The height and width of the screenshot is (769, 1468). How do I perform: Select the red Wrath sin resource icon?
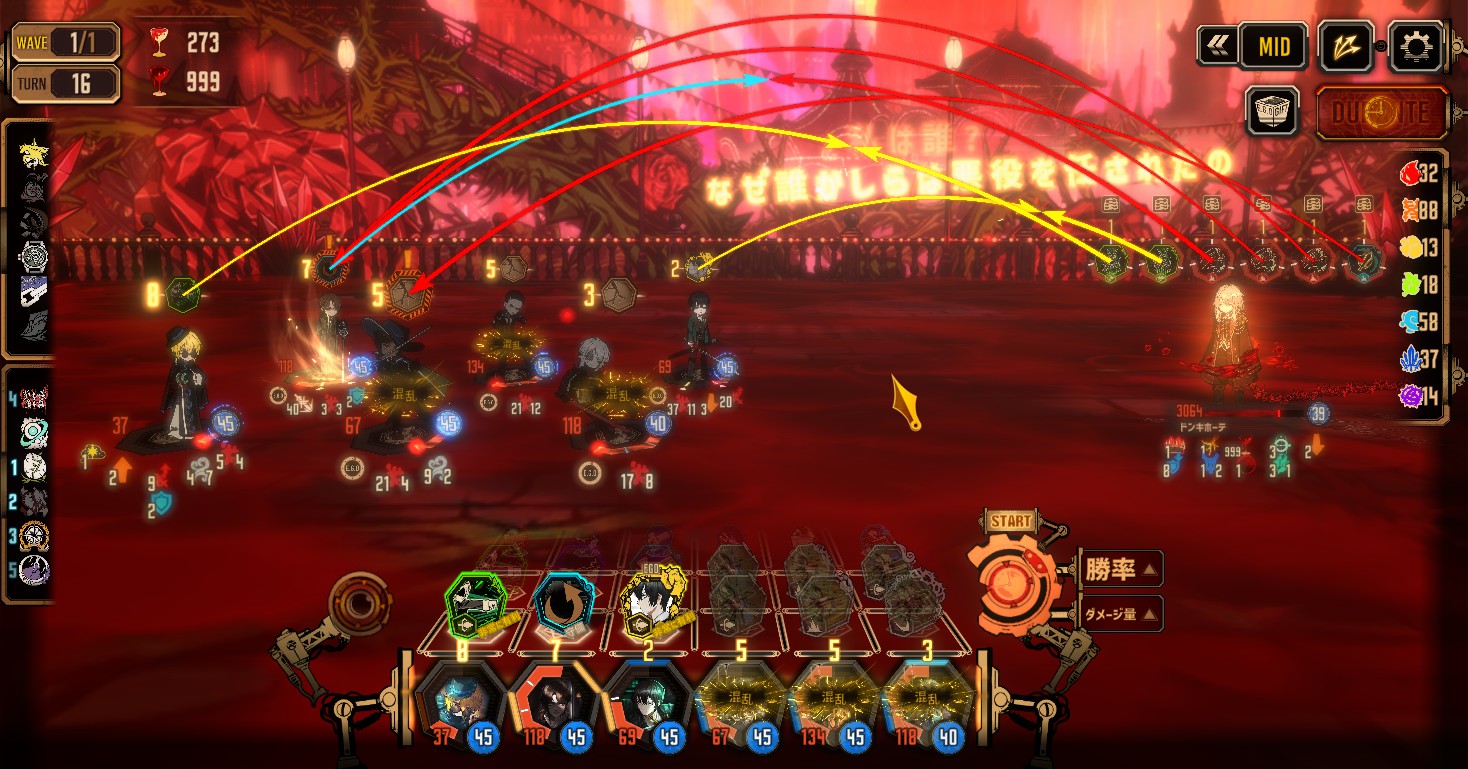tap(1409, 173)
